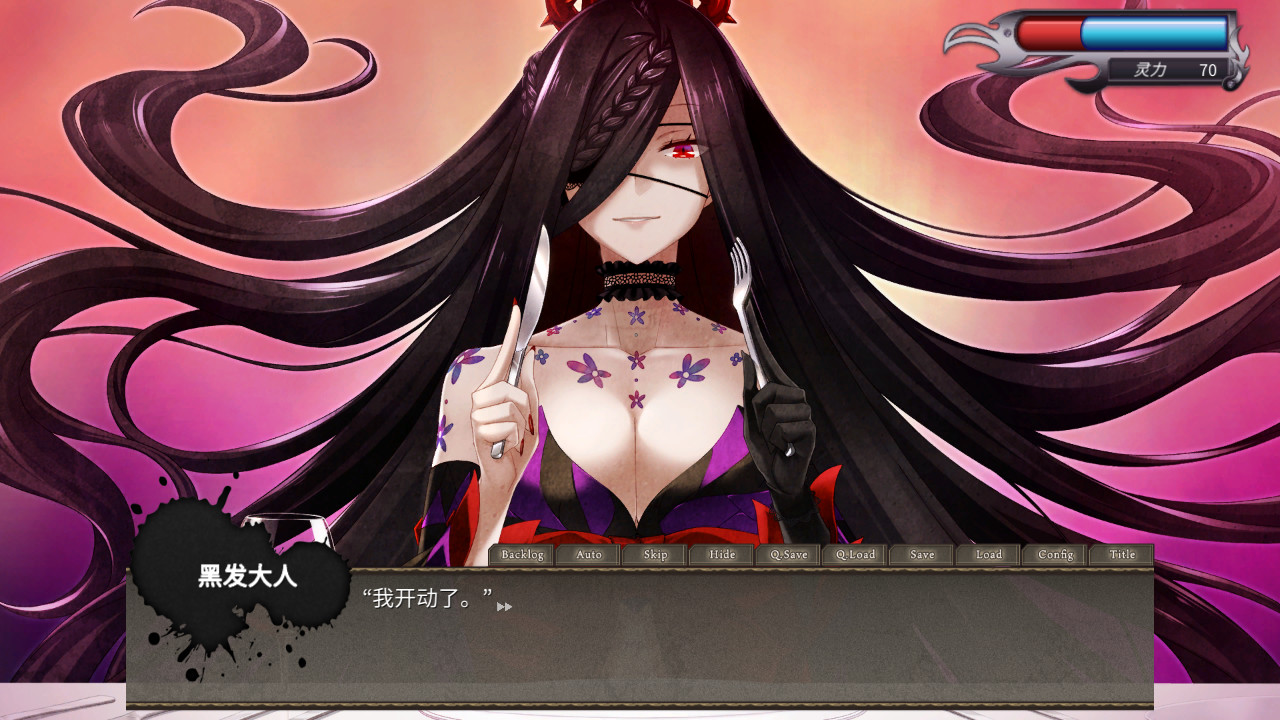
Task: Hide the dialogue text window
Action: (721, 554)
